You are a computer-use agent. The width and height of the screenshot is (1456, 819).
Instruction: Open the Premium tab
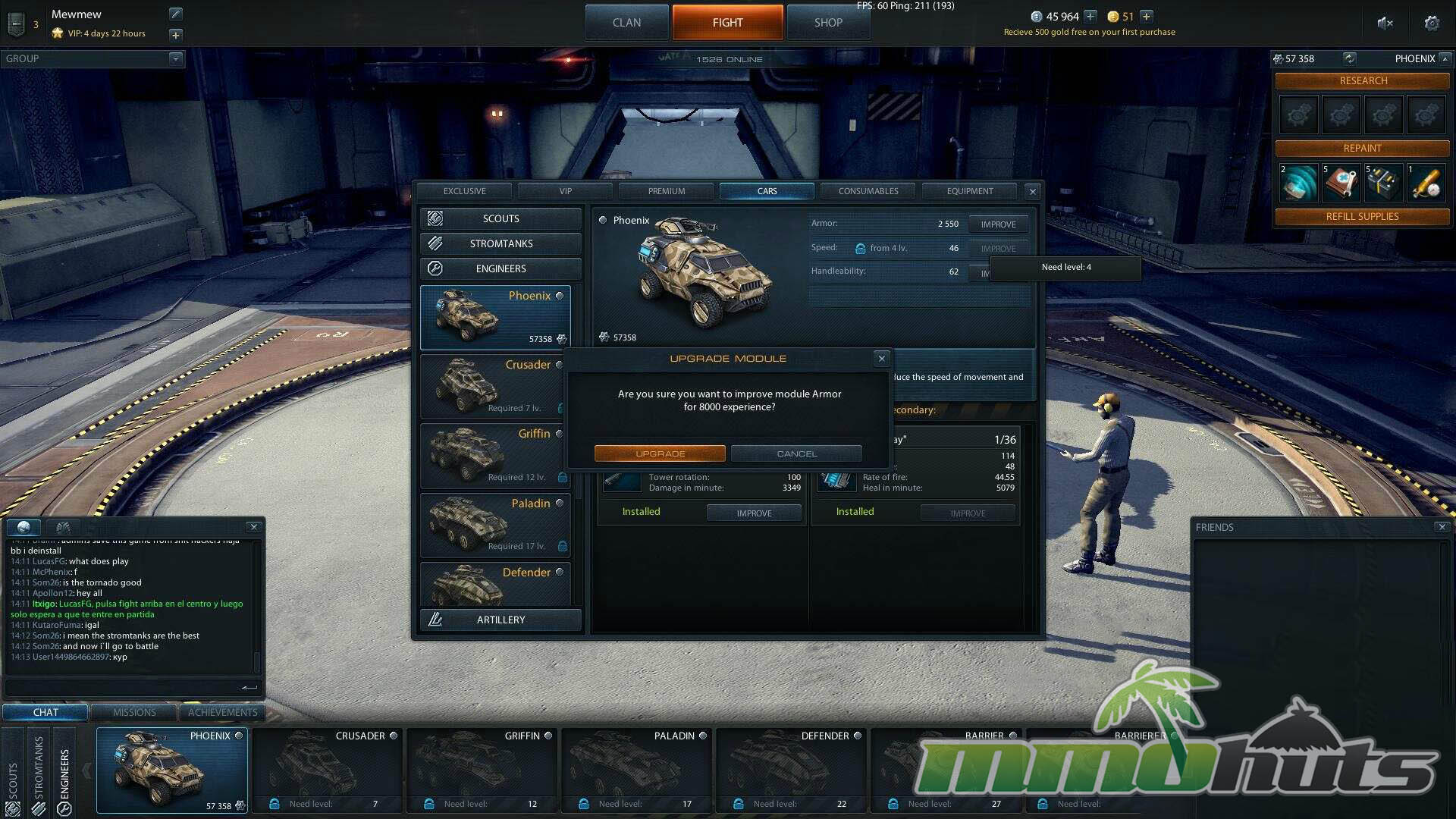(666, 191)
